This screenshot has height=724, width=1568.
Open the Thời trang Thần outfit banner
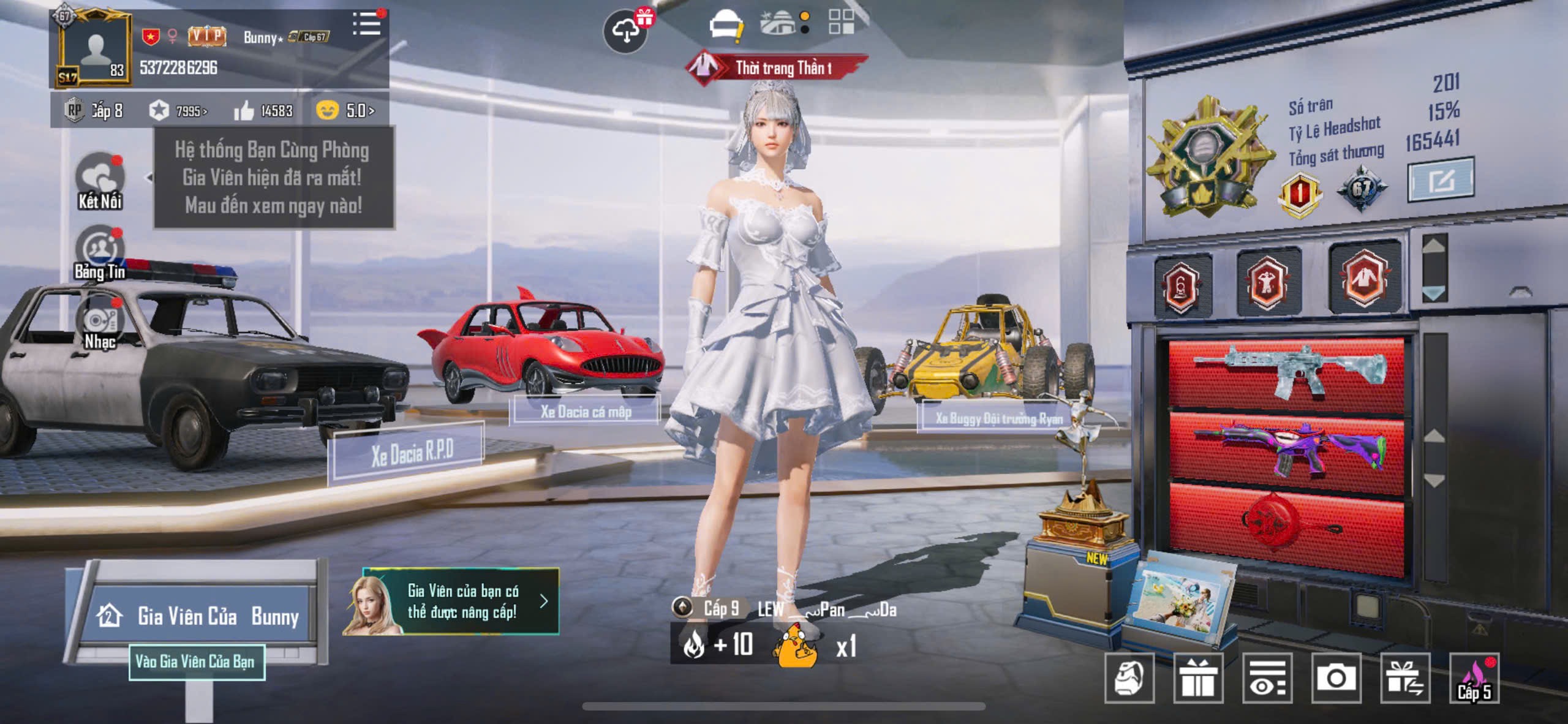coord(777,67)
